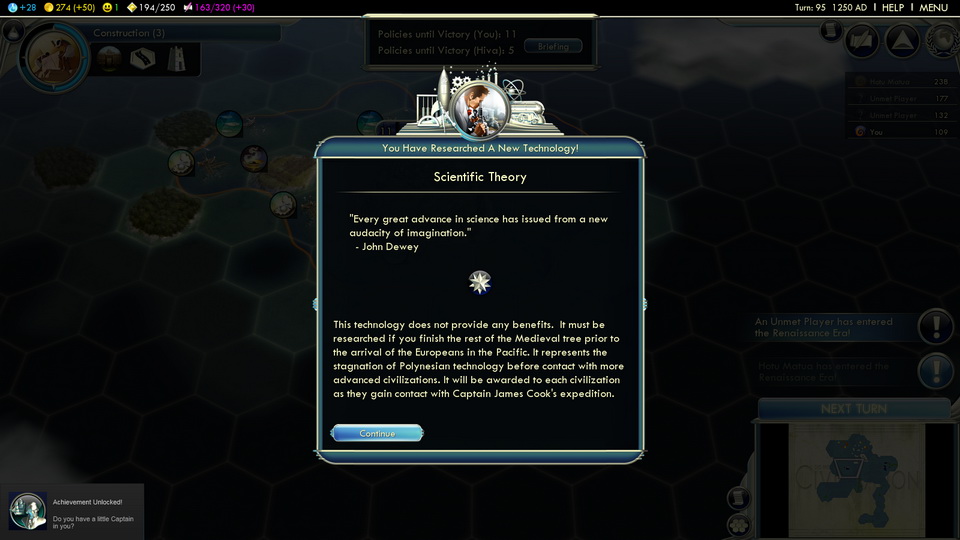Viewport: 960px width, 540px height.
Task: Open the Hotu Matua Renaissance Era notification
Action: (936, 372)
